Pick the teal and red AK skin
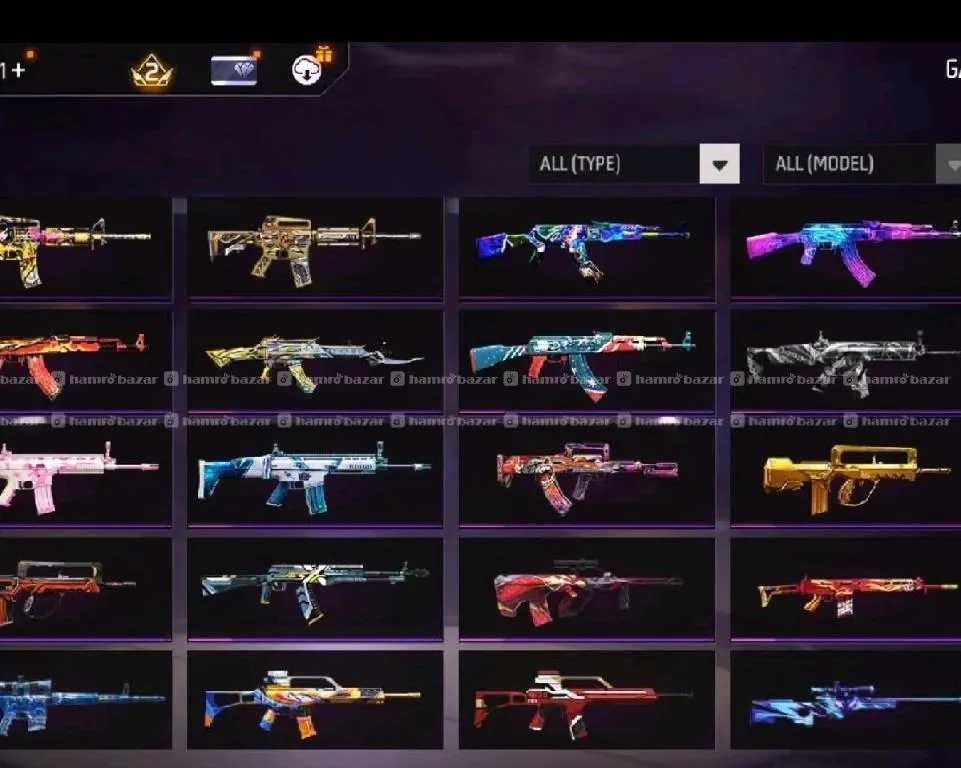This screenshot has width=961, height=768. 587,359
